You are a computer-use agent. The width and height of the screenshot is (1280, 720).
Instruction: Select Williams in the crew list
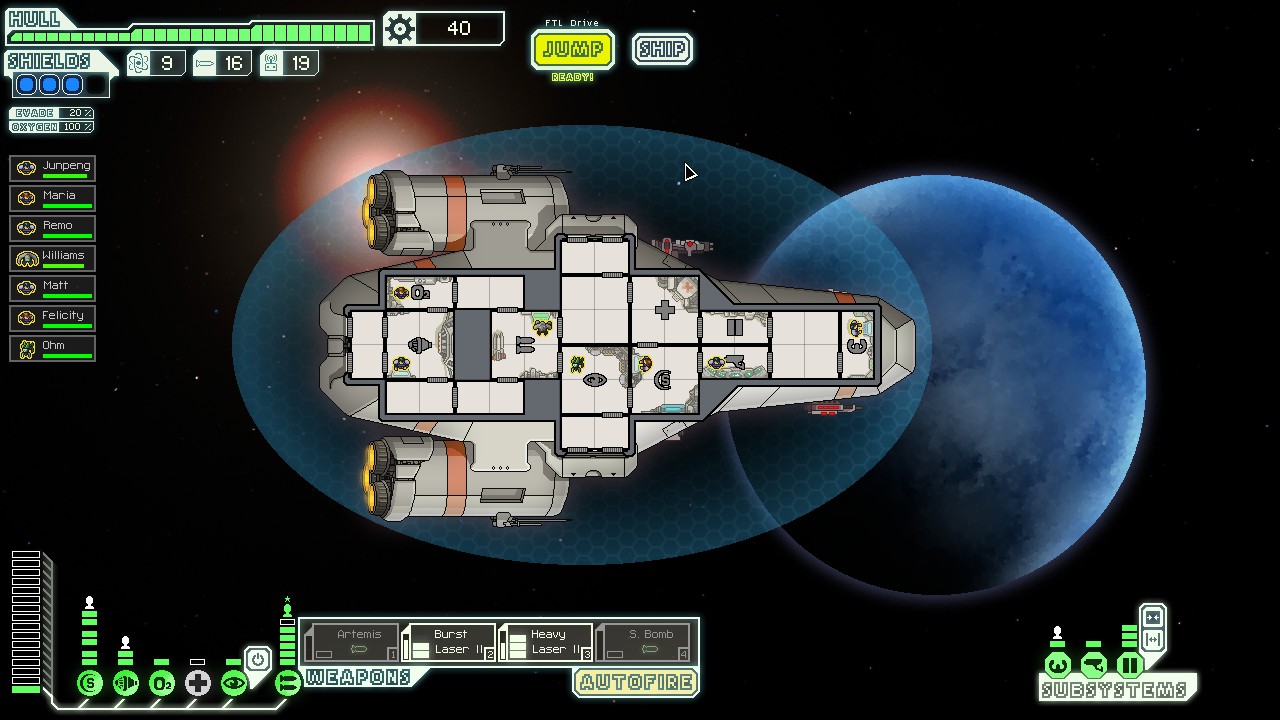pyautogui.click(x=53, y=258)
